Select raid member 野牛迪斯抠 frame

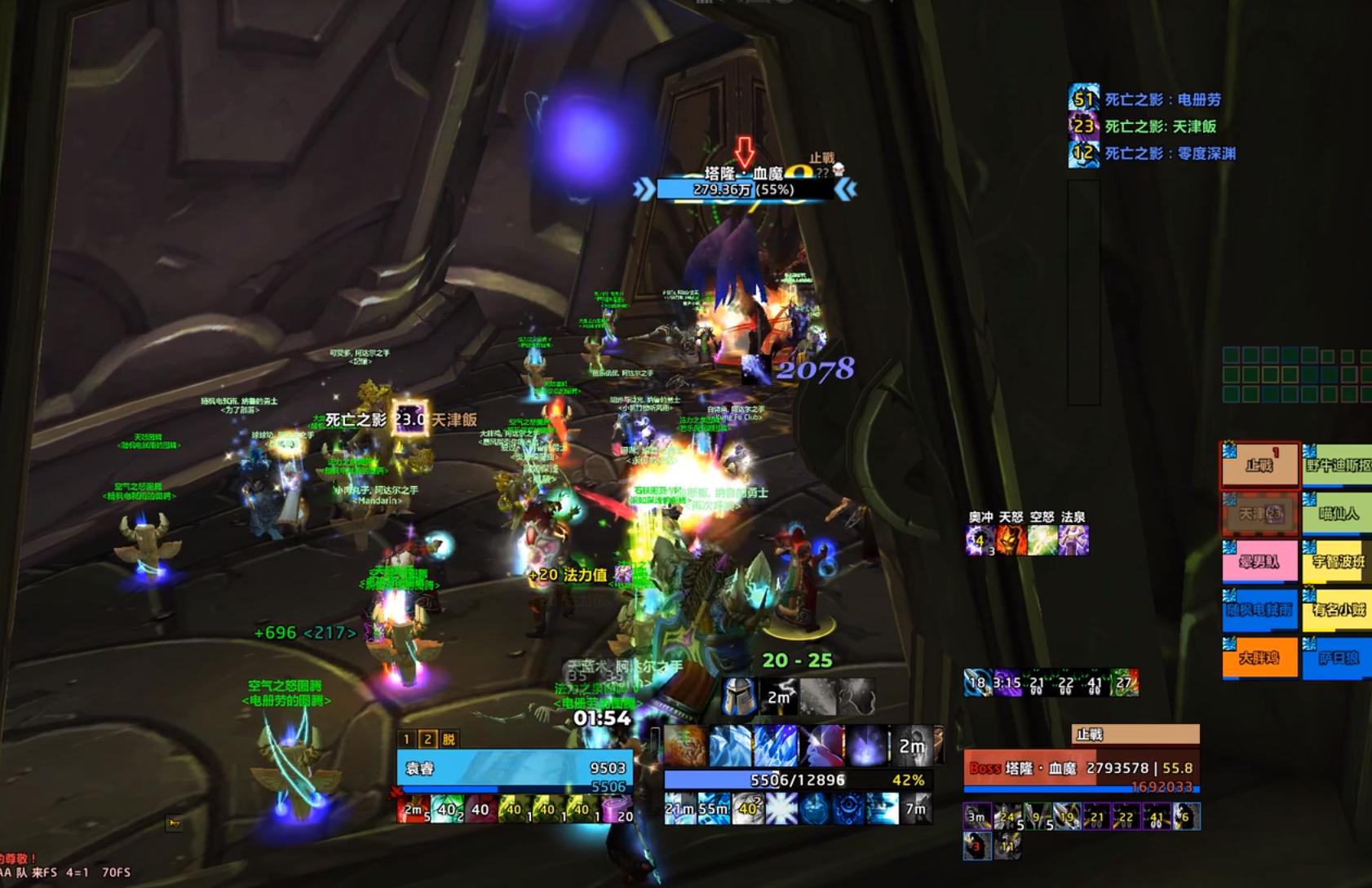click(1338, 466)
